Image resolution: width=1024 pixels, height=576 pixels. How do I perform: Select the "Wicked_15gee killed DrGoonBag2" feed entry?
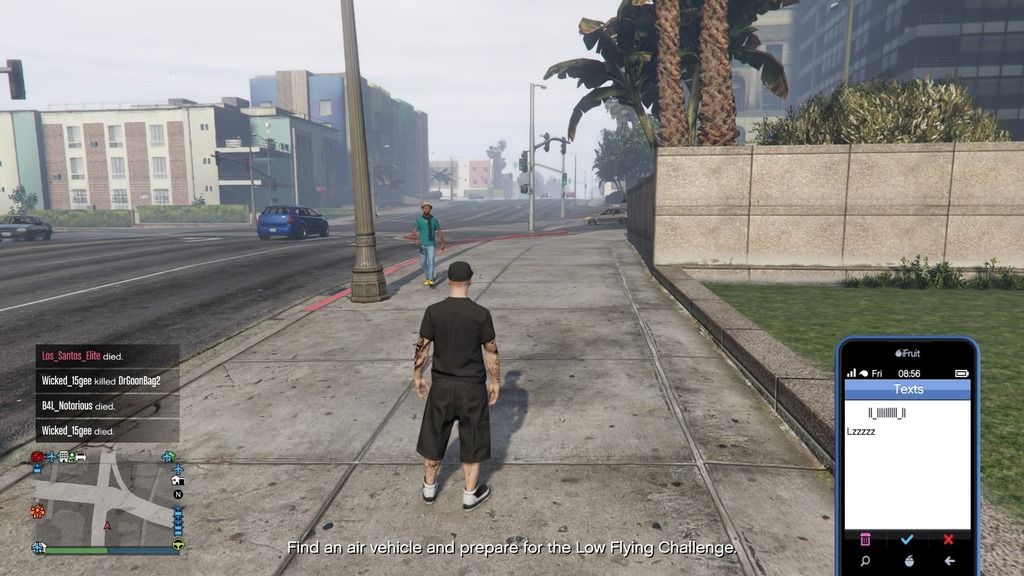[101, 381]
